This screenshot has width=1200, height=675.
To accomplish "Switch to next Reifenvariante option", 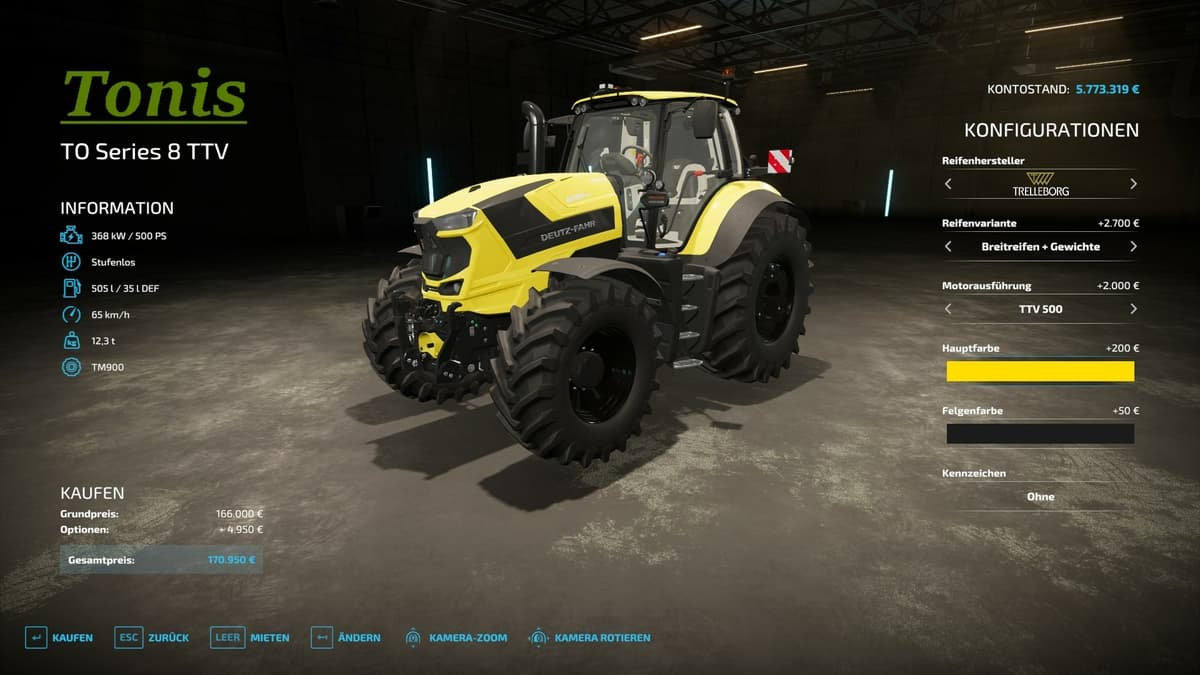I will [x=1133, y=246].
